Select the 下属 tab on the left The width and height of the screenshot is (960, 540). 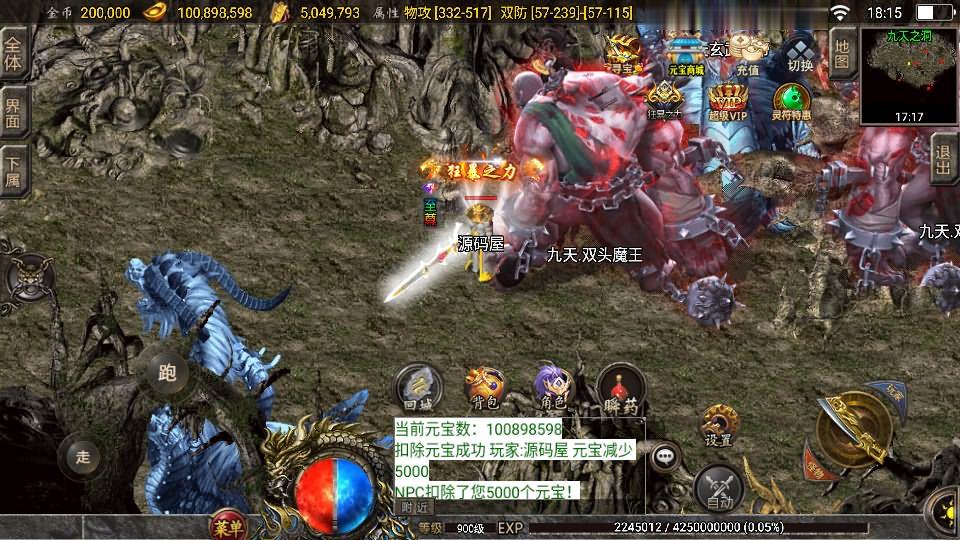click(x=14, y=170)
